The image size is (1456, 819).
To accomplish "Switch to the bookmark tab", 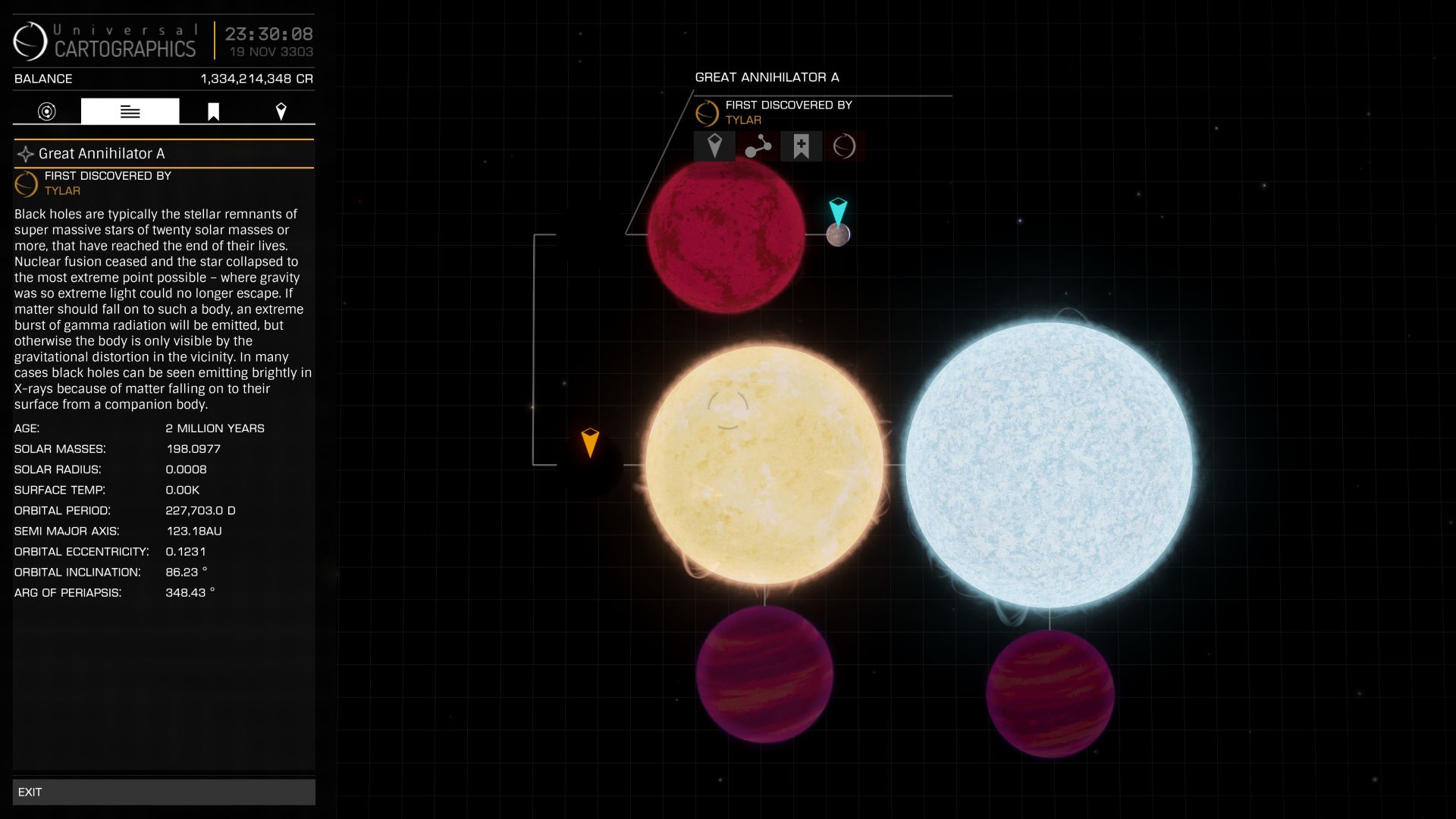I will [213, 111].
